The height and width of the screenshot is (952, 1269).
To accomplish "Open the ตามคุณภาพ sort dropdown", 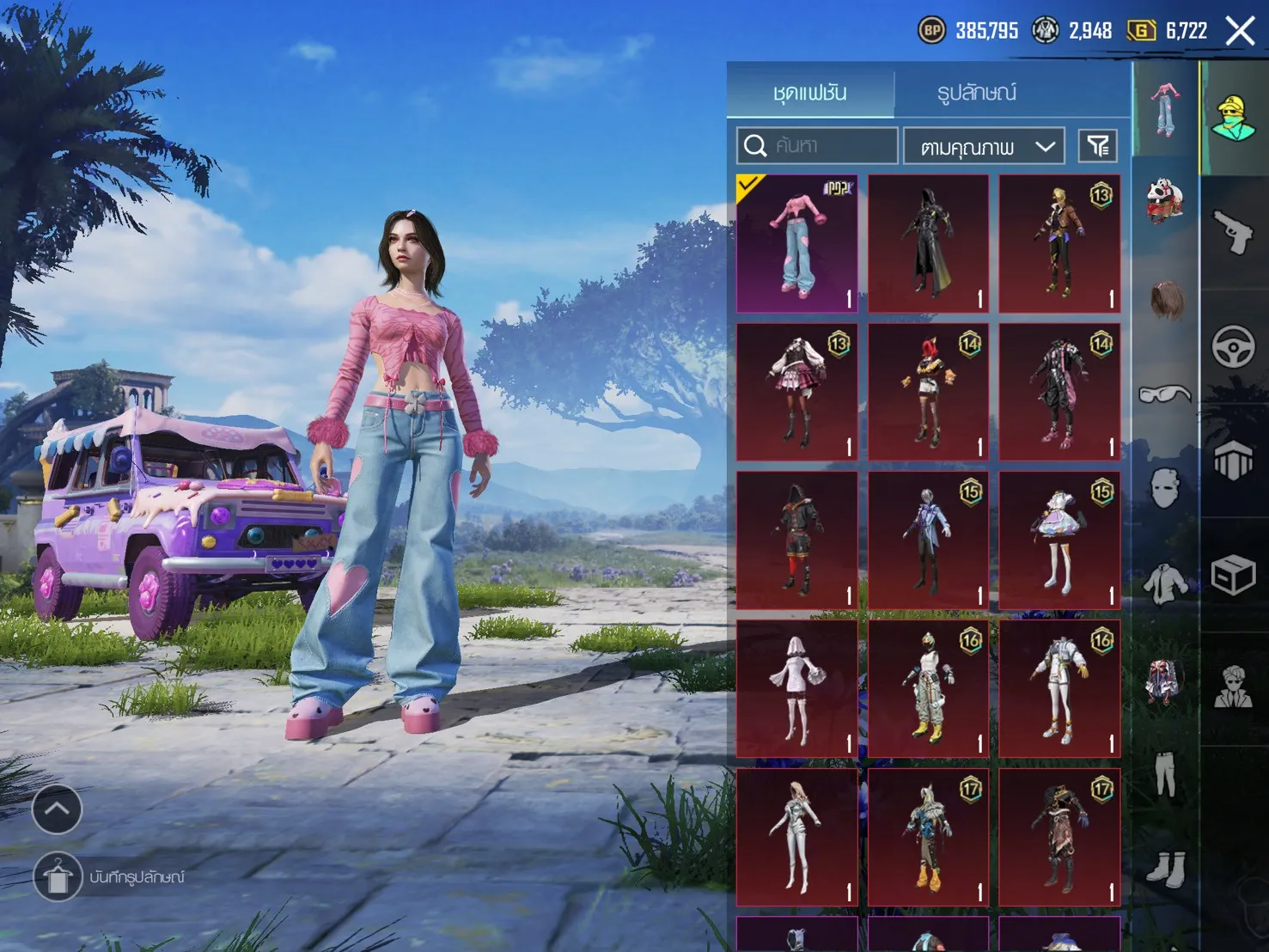I will tap(984, 147).
